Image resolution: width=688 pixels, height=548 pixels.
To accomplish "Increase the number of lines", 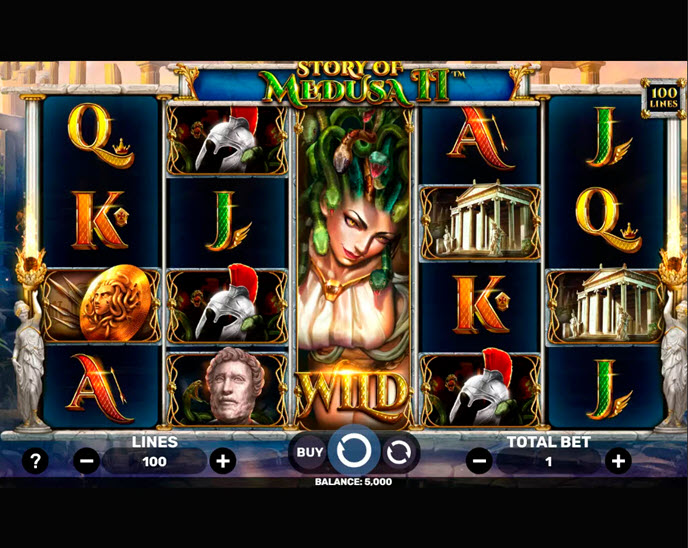I will point(223,461).
